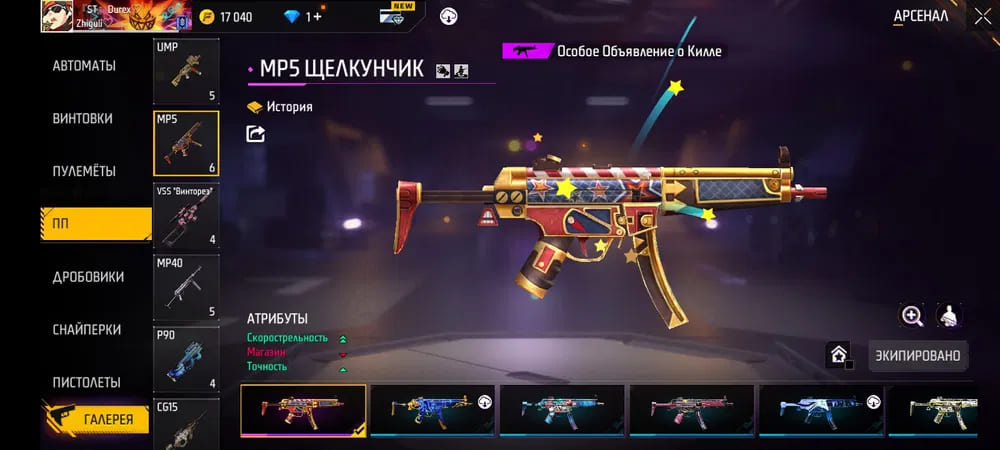Close the Arsenal screen
This screenshot has height=450, width=1000.
(981, 17)
